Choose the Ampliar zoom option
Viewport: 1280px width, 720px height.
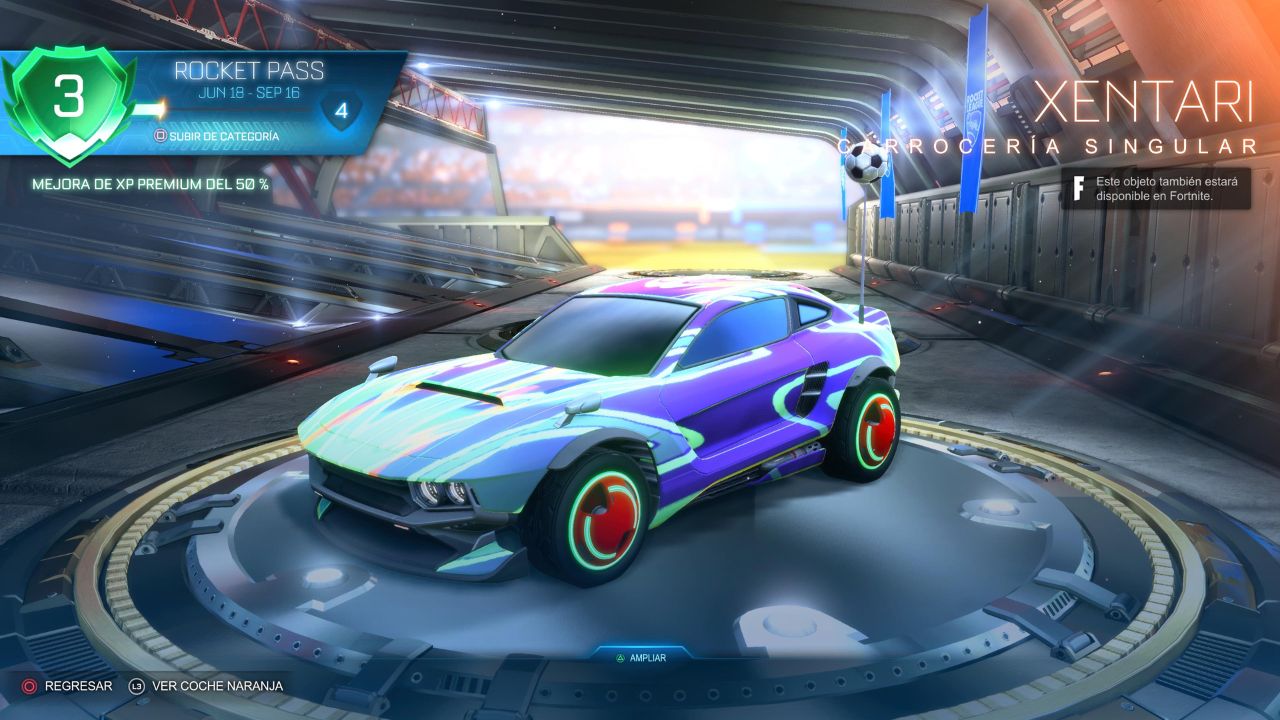point(641,658)
